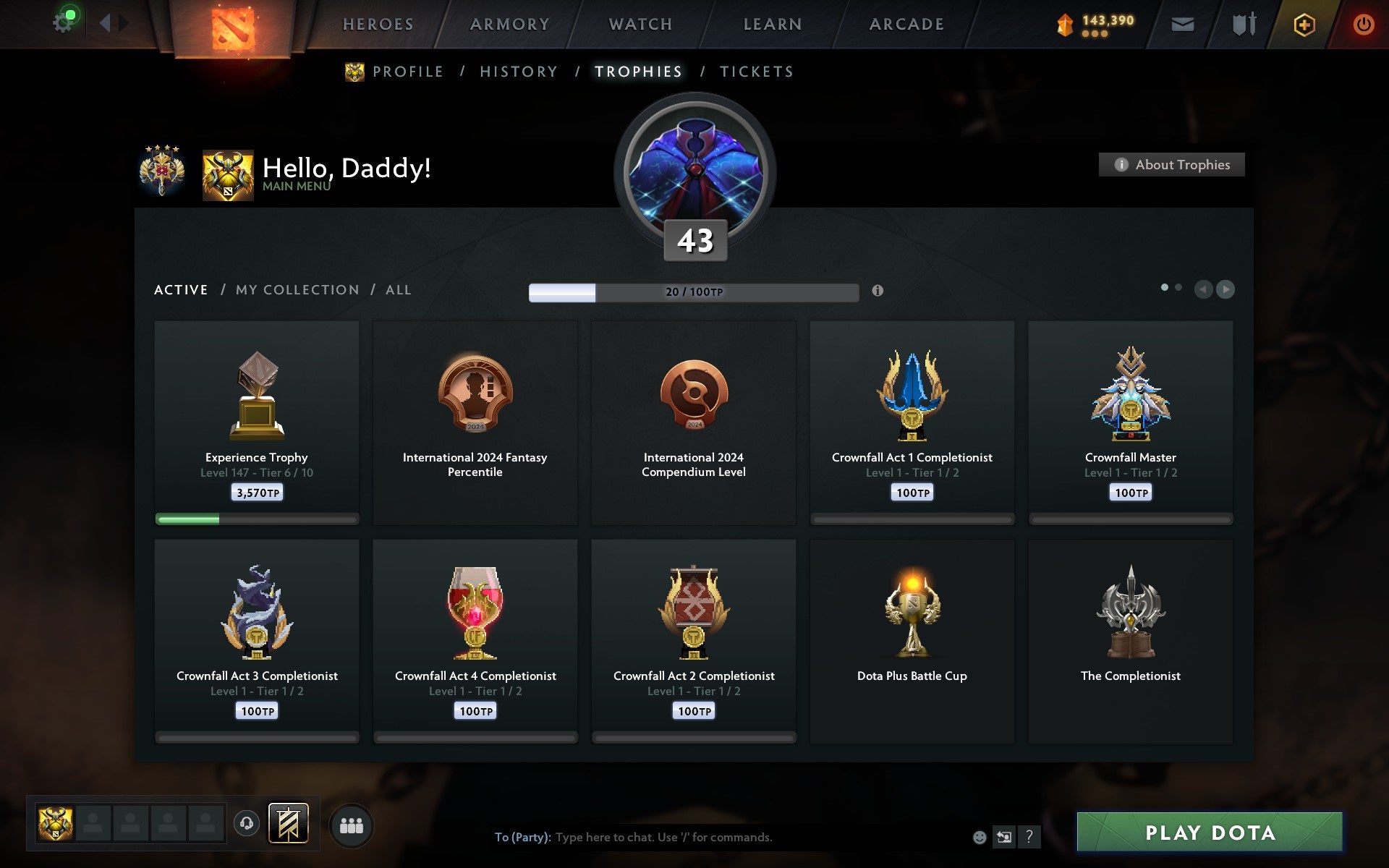Image resolution: width=1389 pixels, height=868 pixels.
Task: Open the ARMORY menu
Action: pyautogui.click(x=510, y=24)
